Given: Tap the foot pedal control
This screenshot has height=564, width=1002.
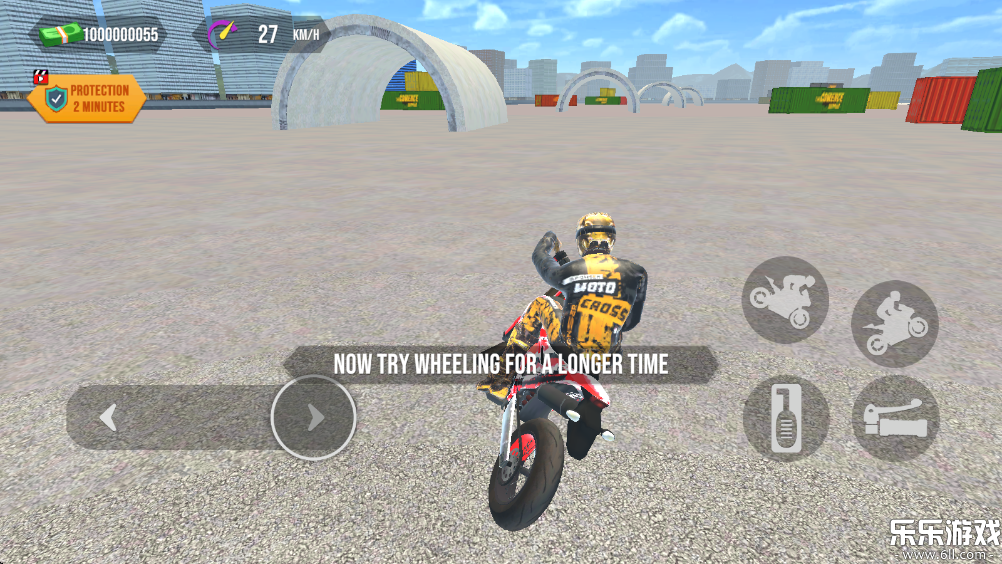Looking at the screenshot, I should tap(785, 418).
